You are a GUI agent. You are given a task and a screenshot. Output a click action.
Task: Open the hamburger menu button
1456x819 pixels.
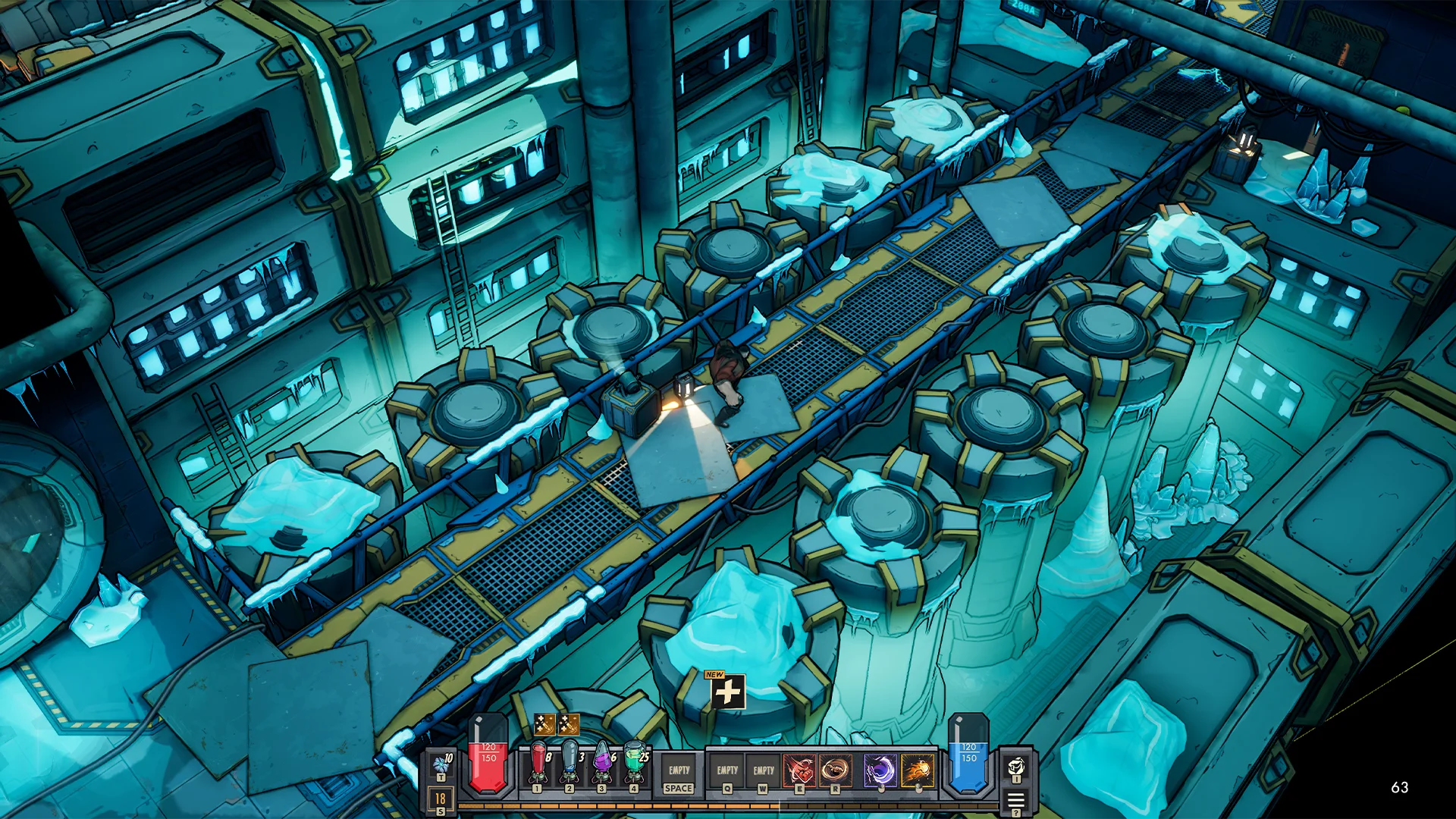point(1016,800)
